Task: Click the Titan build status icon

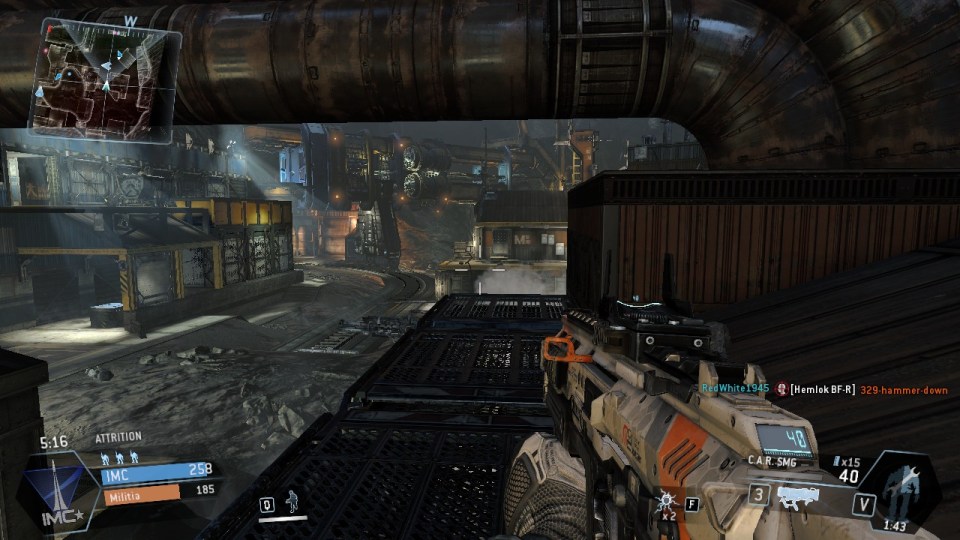Action: pyautogui.click(x=902, y=487)
